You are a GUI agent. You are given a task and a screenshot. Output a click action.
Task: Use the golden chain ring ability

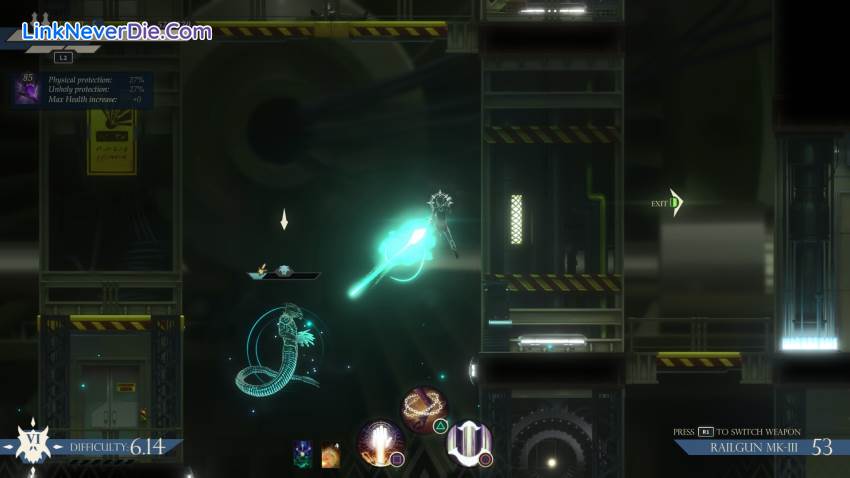point(424,410)
